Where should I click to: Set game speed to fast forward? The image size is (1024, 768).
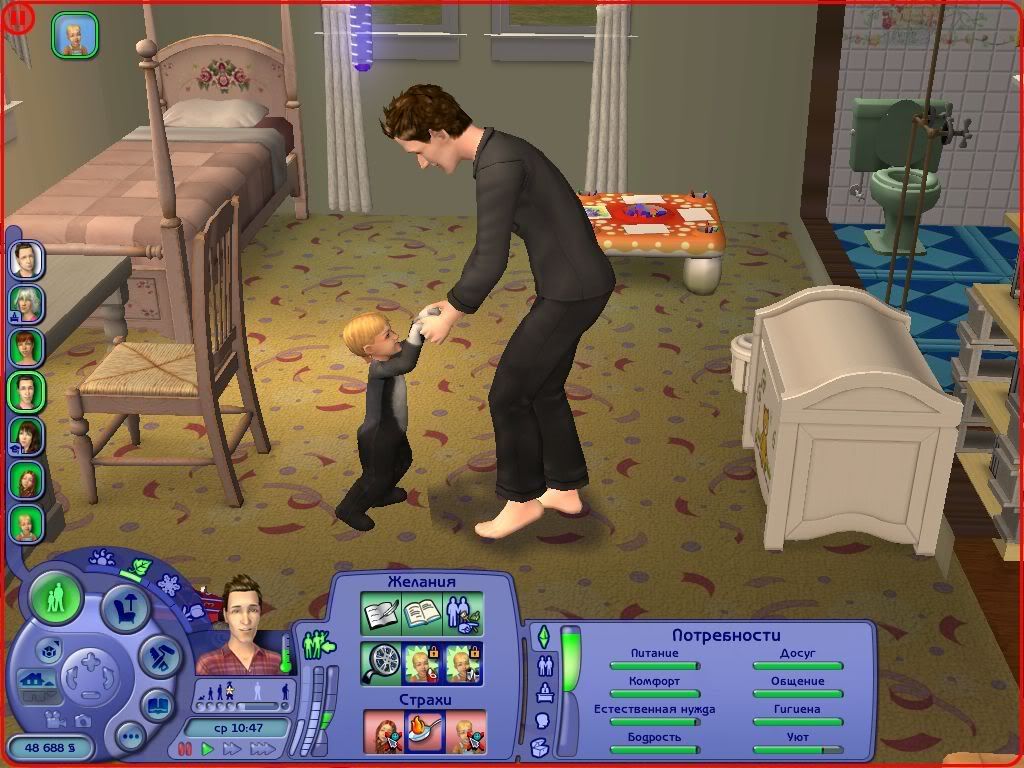tap(232, 748)
